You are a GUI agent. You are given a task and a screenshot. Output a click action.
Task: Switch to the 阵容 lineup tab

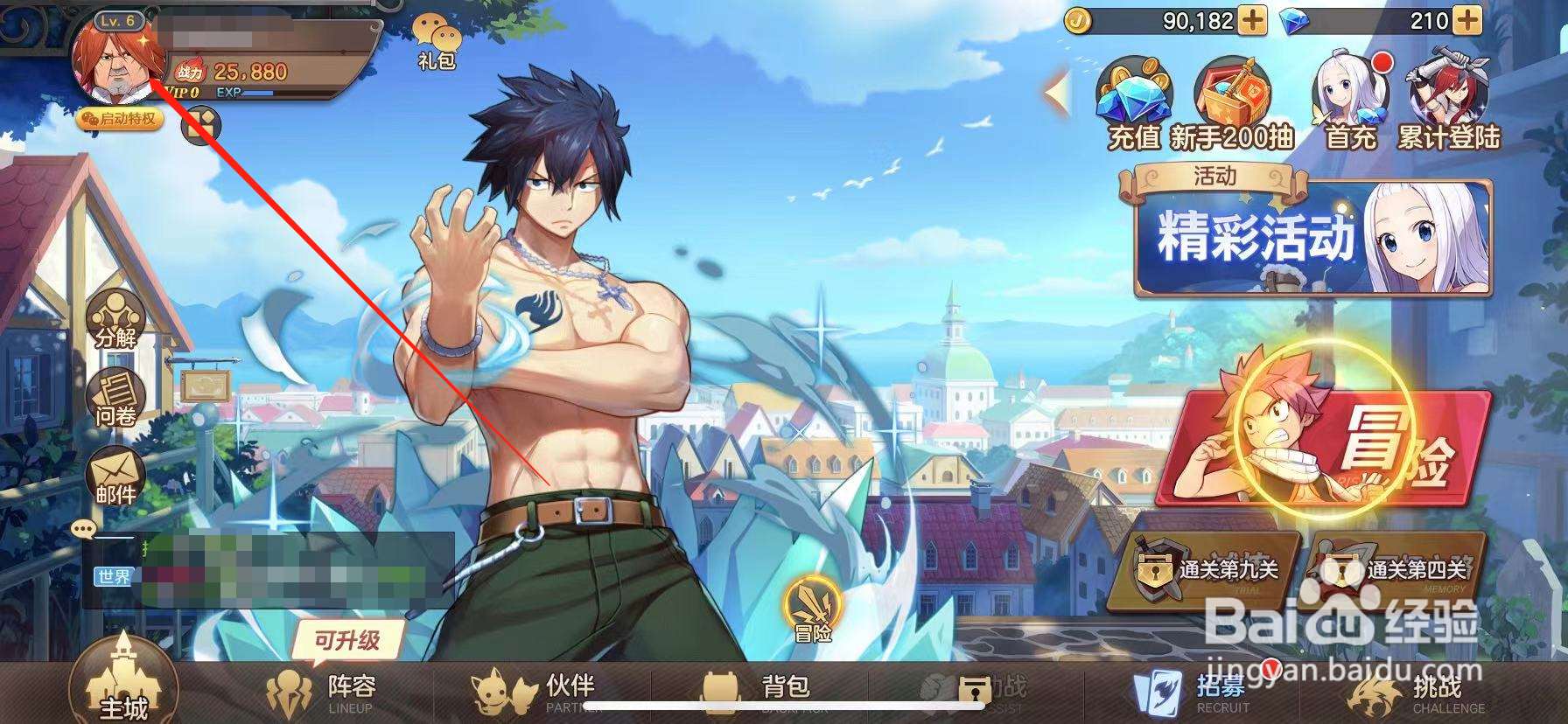pyautogui.click(x=324, y=693)
